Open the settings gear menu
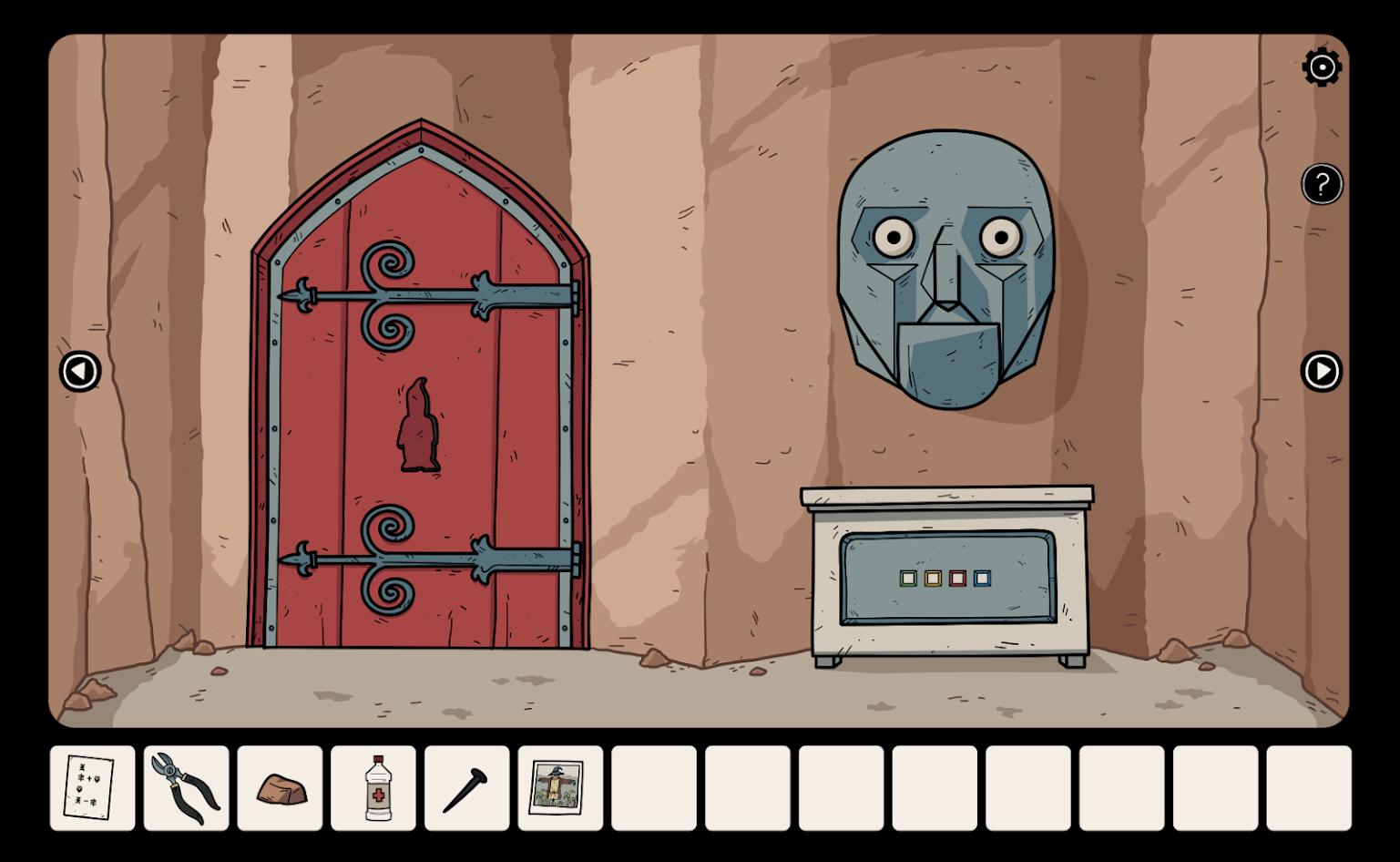1400x862 pixels. (1322, 67)
